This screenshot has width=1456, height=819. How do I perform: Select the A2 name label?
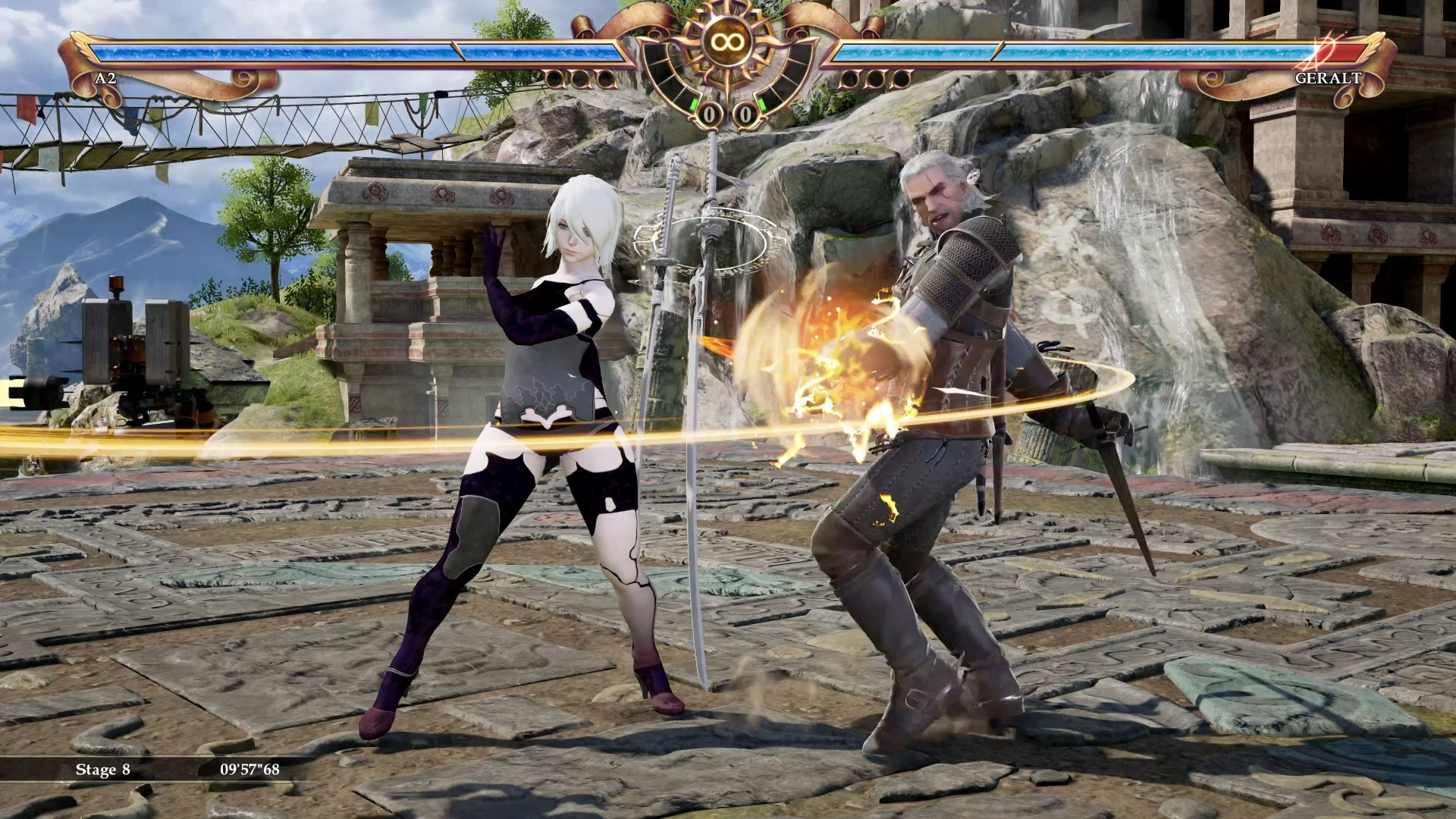106,77
